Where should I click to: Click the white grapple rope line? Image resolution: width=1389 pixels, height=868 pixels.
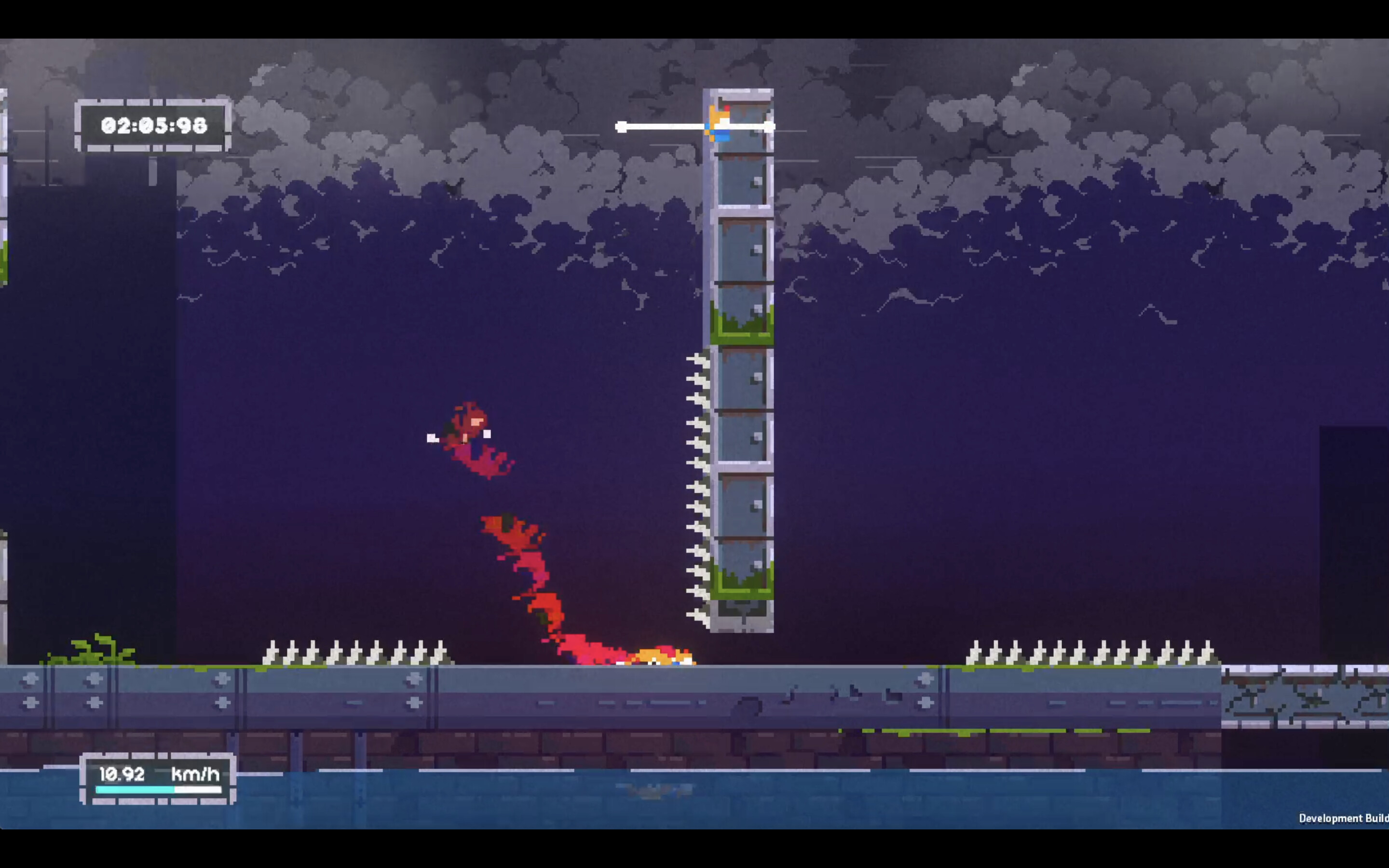666,127
